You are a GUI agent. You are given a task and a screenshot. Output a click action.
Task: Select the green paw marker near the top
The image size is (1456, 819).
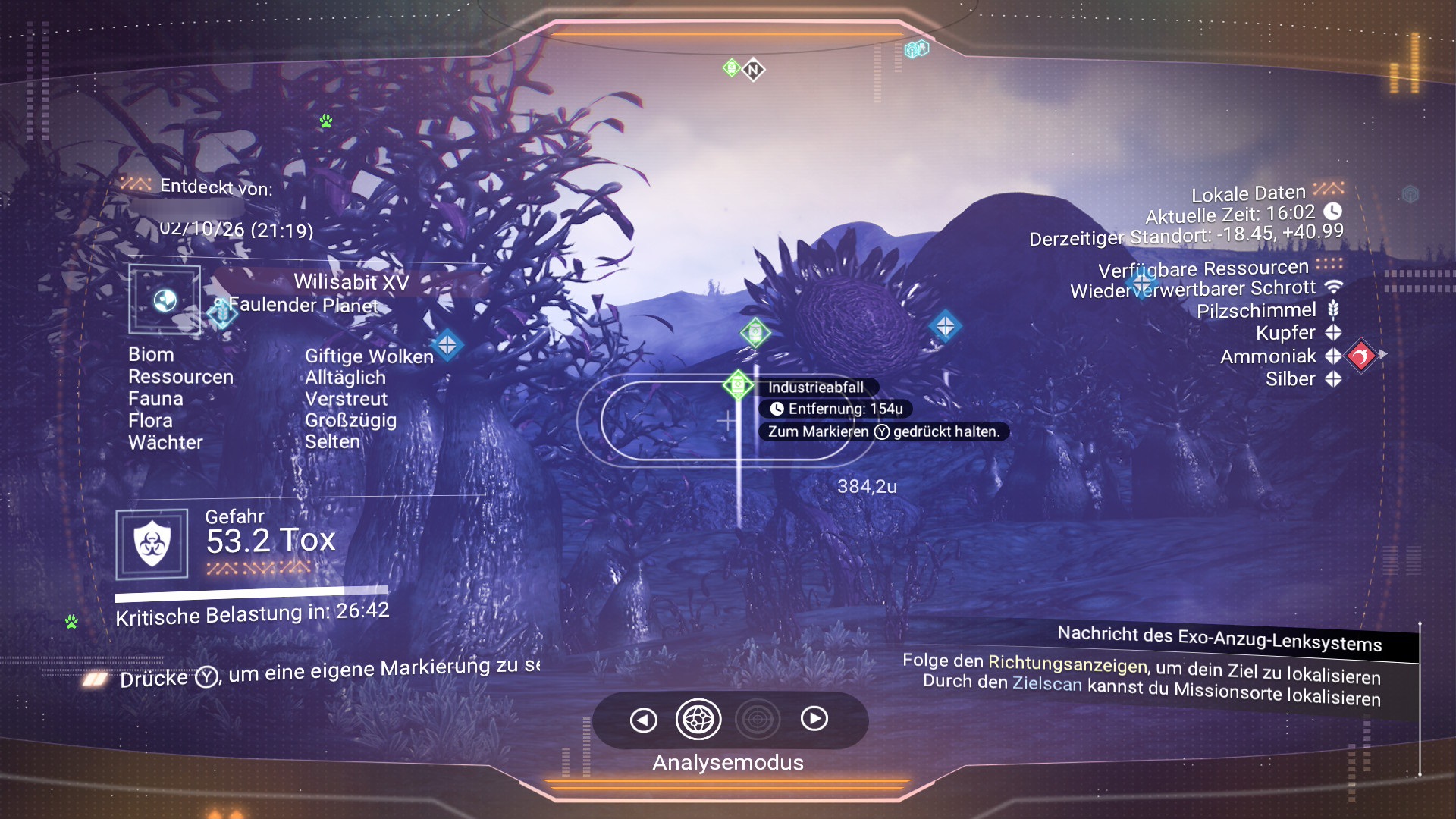point(326,121)
